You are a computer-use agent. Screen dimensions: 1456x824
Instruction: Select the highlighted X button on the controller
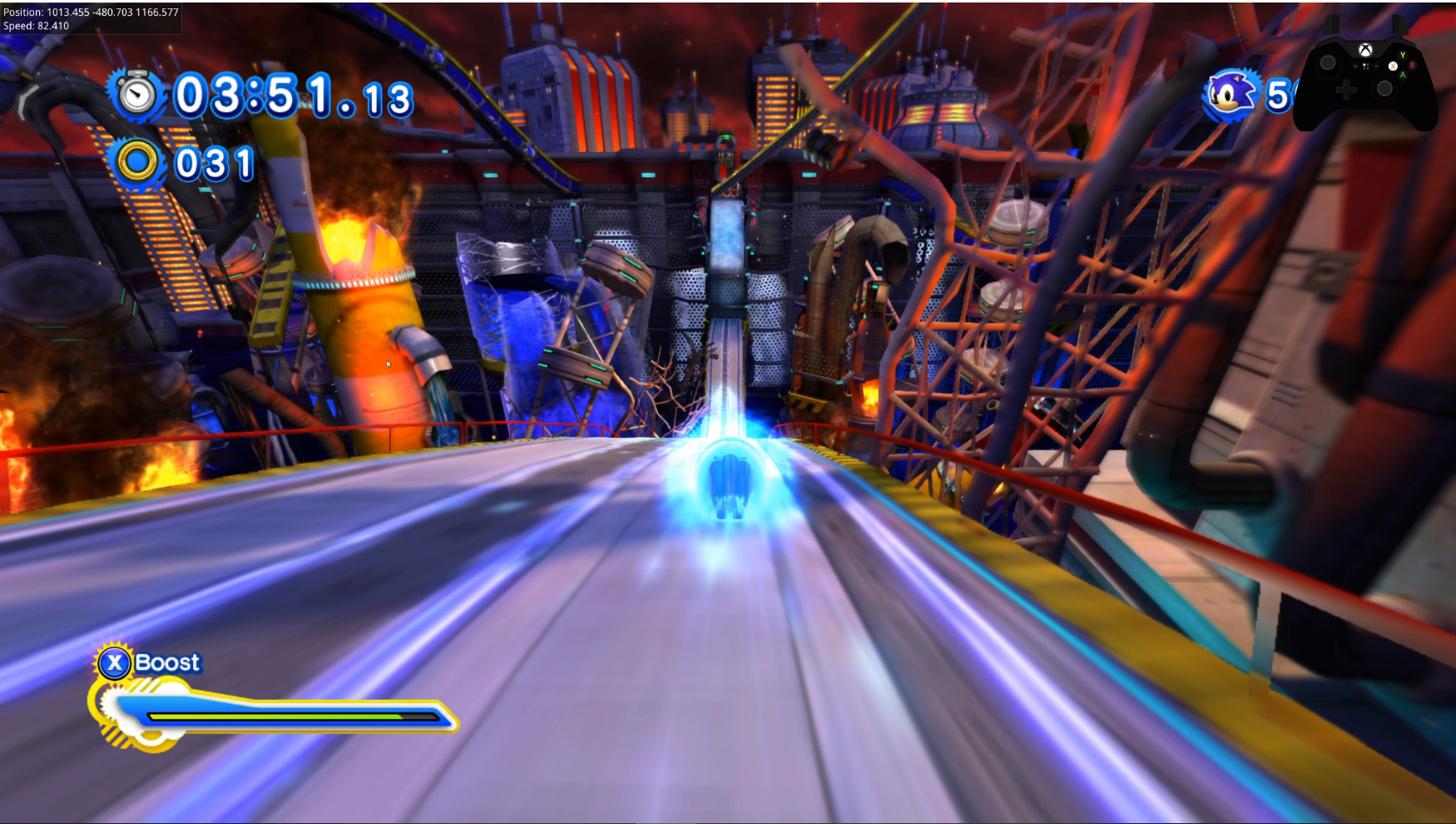pos(1394,66)
